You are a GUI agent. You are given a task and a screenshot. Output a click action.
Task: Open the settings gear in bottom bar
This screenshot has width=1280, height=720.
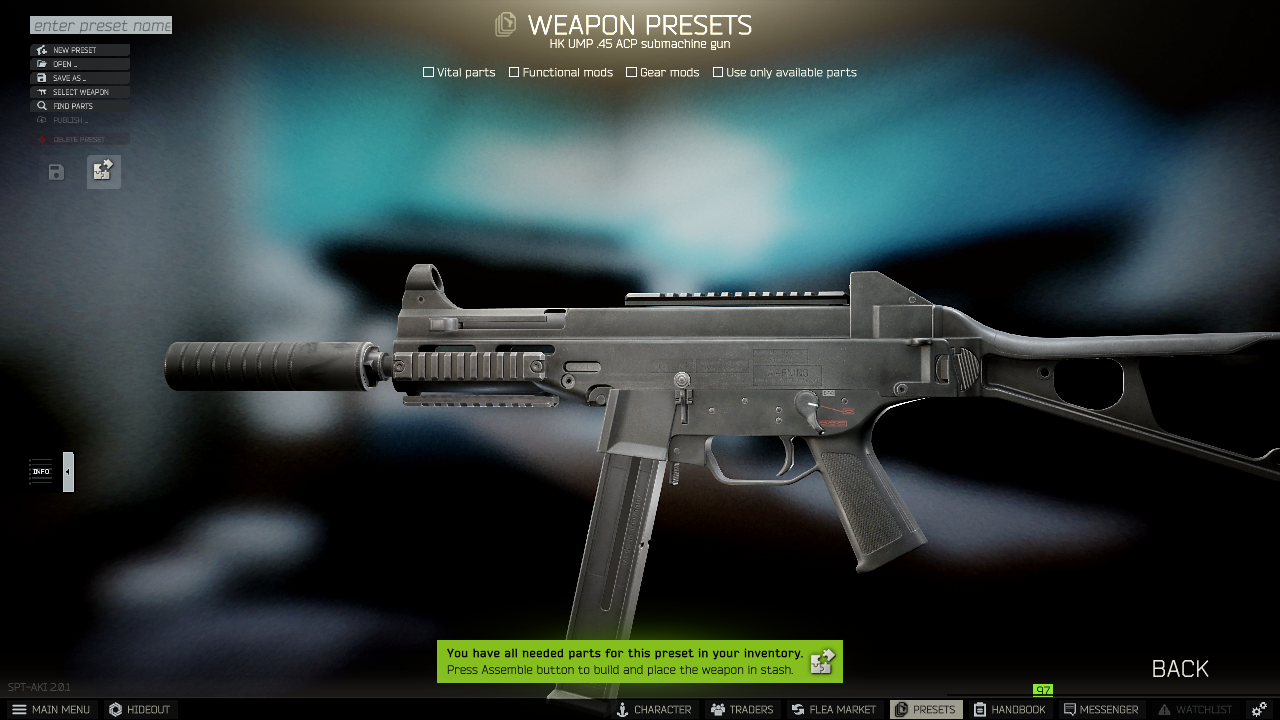[x=1257, y=708]
